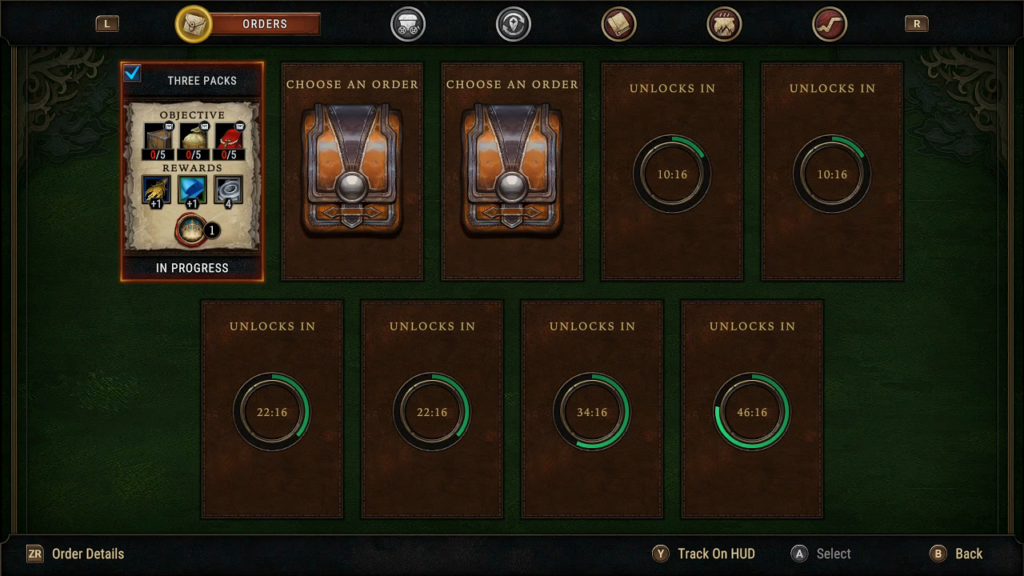Toggle the Three Packs tracking checkbox
Image resolution: width=1024 pixels, height=576 pixels.
coord(133,73)
